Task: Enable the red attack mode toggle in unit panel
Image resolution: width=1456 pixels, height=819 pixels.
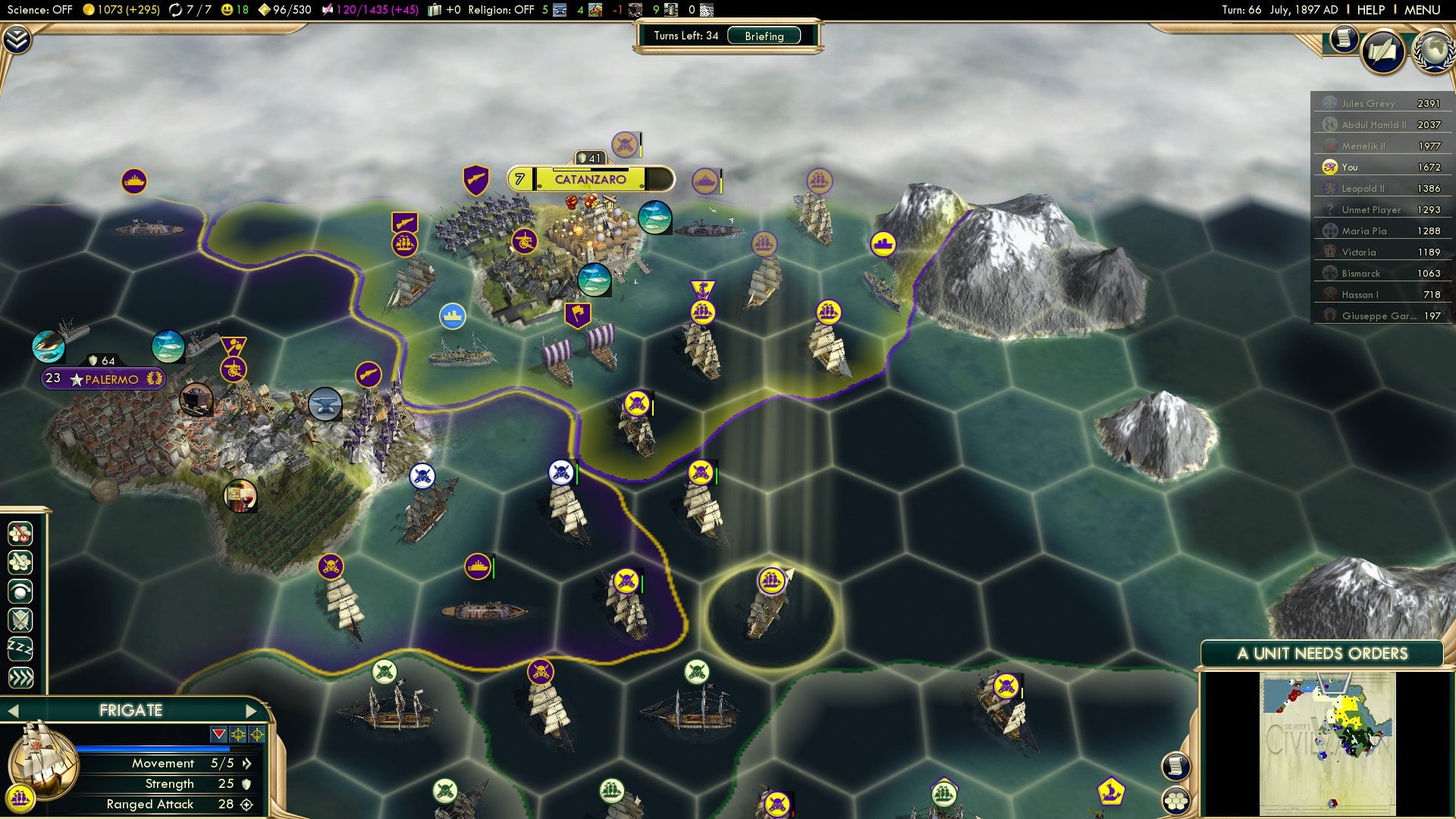Action: click(218, 733)
